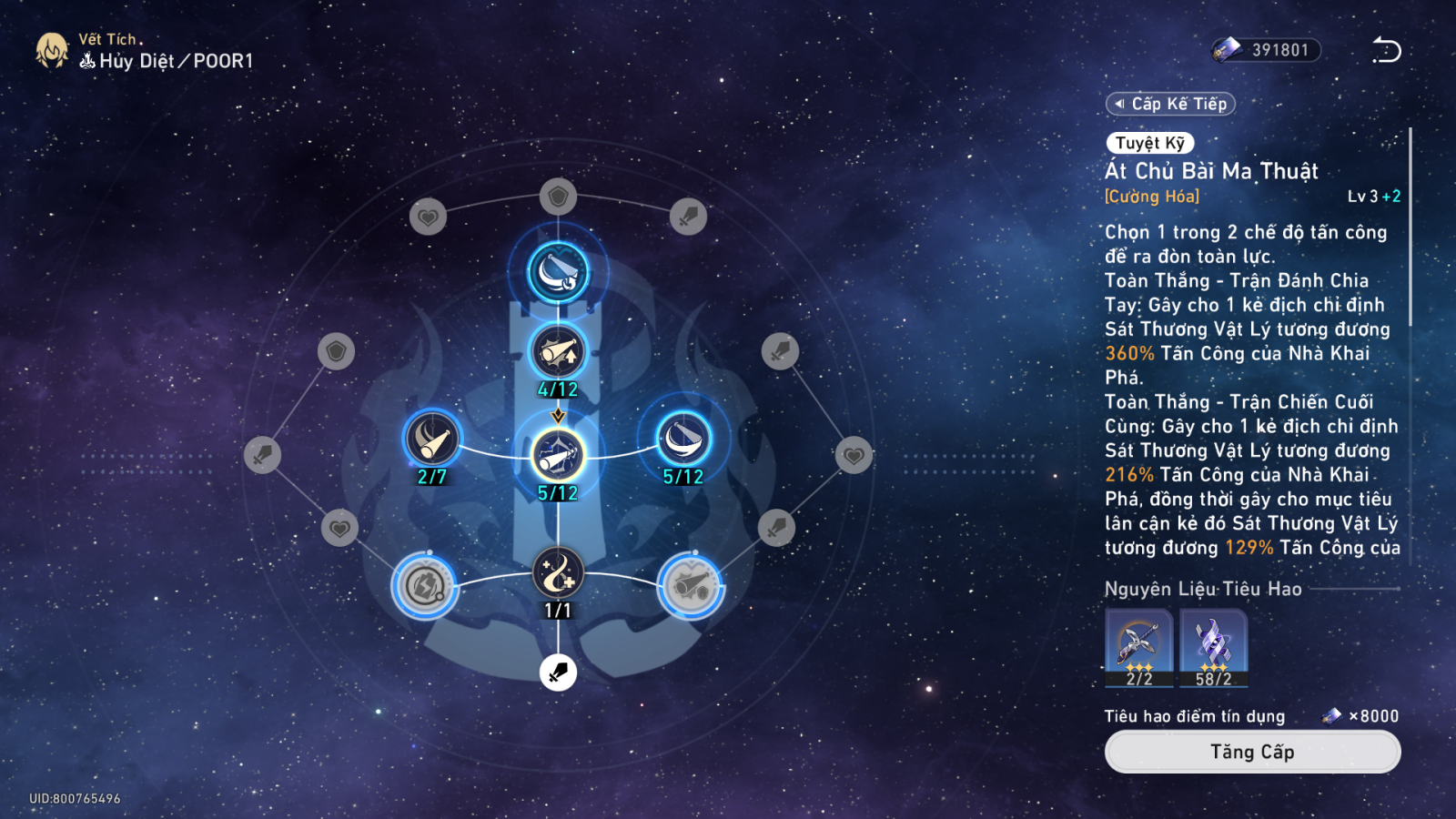Select the grey shield node at the top
The width and height of the screenshot is (1456, 819).
pos(558,196)
